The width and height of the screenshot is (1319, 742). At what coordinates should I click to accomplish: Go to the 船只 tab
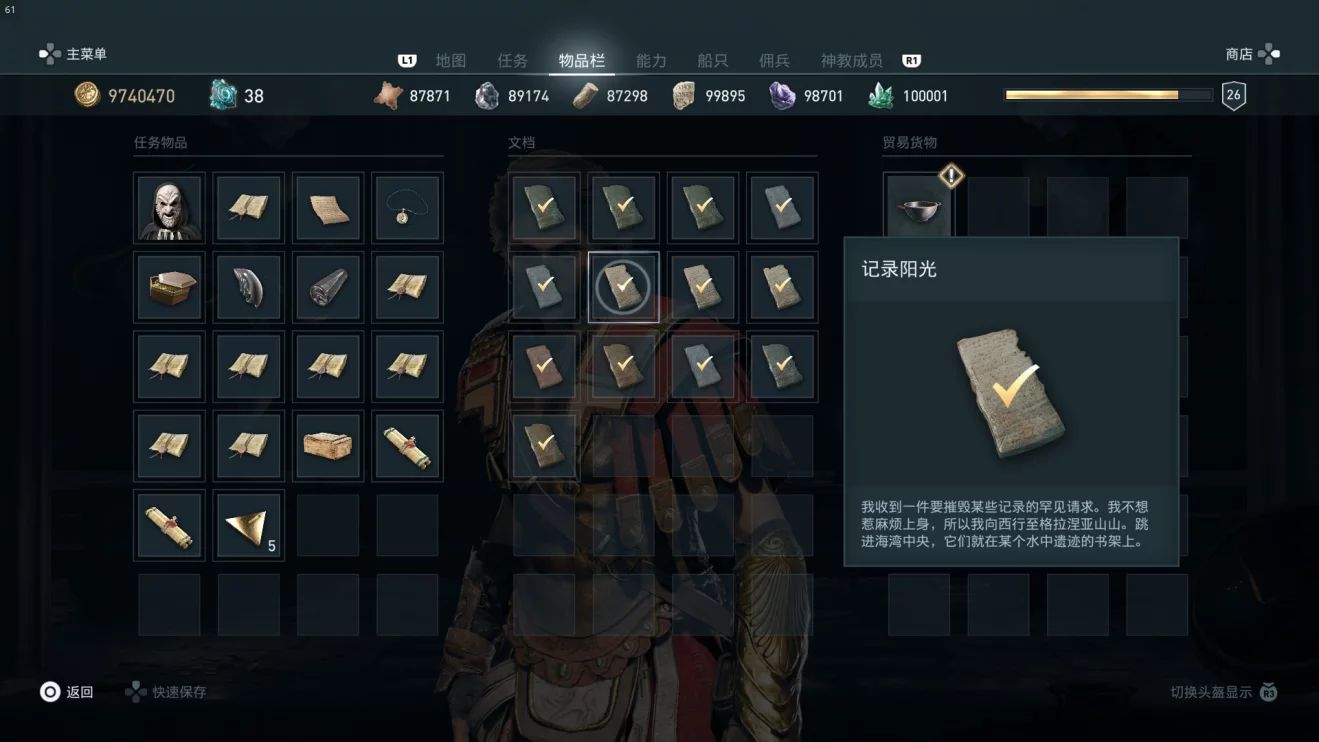click(713, 61)
